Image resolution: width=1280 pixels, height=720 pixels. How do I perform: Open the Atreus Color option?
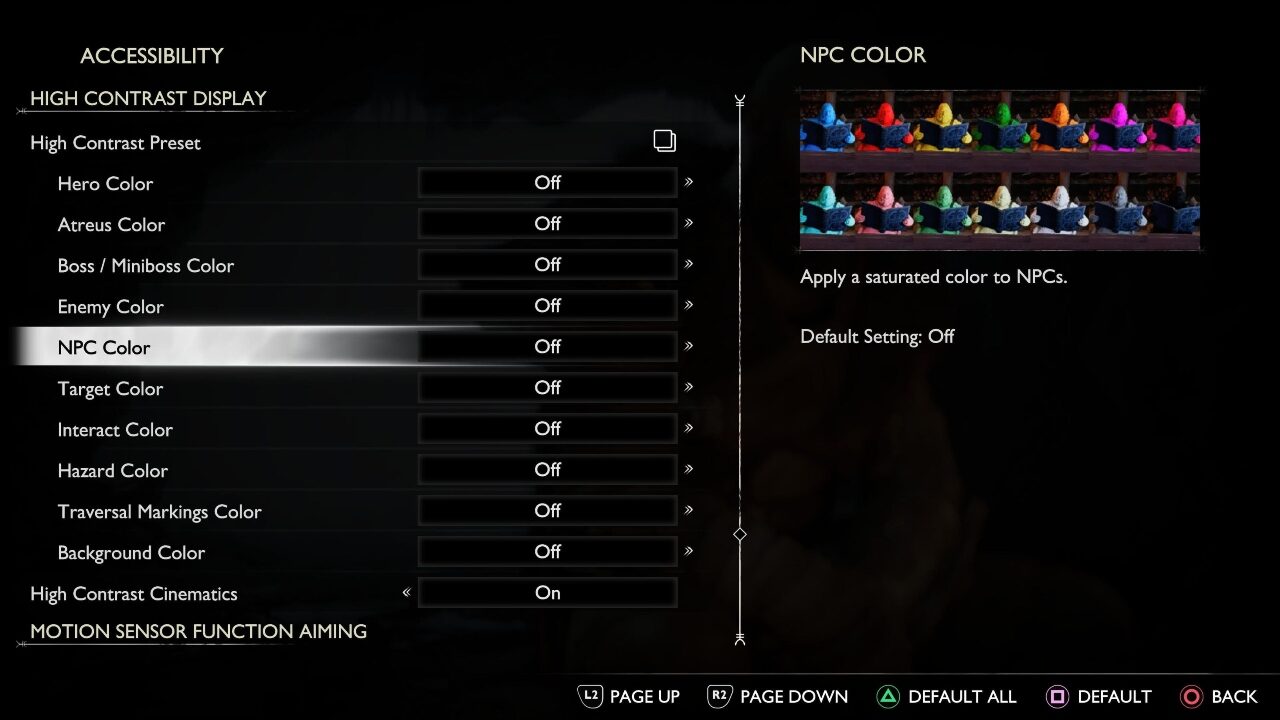tap(111, 225)
